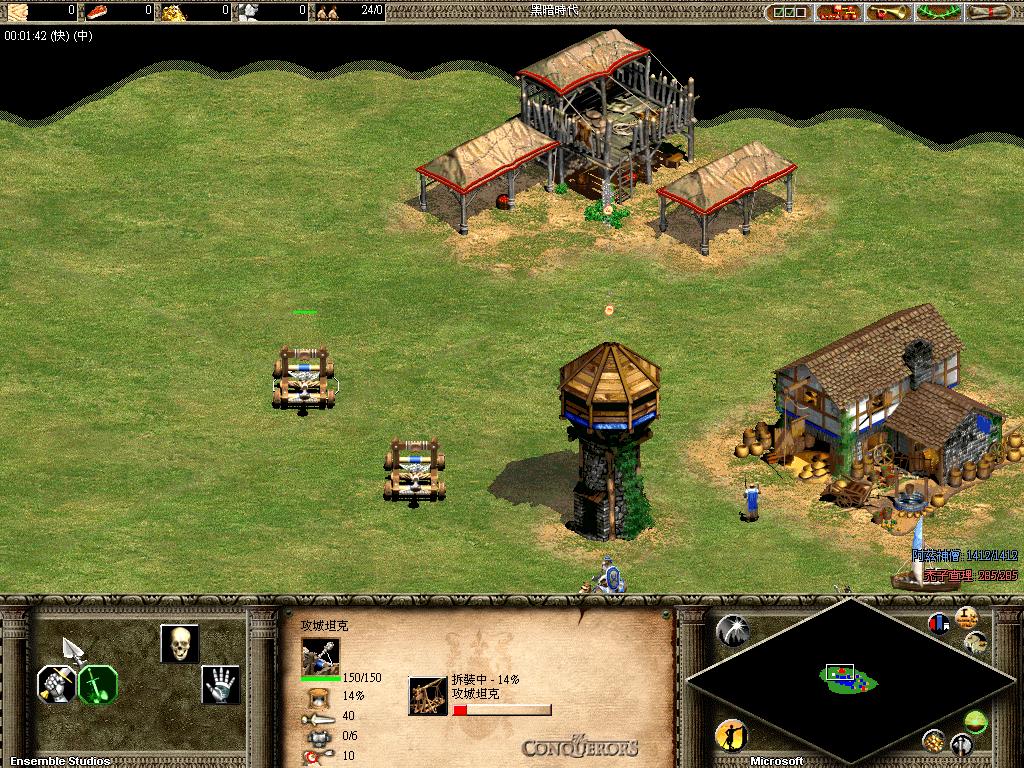Screen dimensions: 1024x768
Task: Select the siege ram with health bar
Action: pos(303,378)
